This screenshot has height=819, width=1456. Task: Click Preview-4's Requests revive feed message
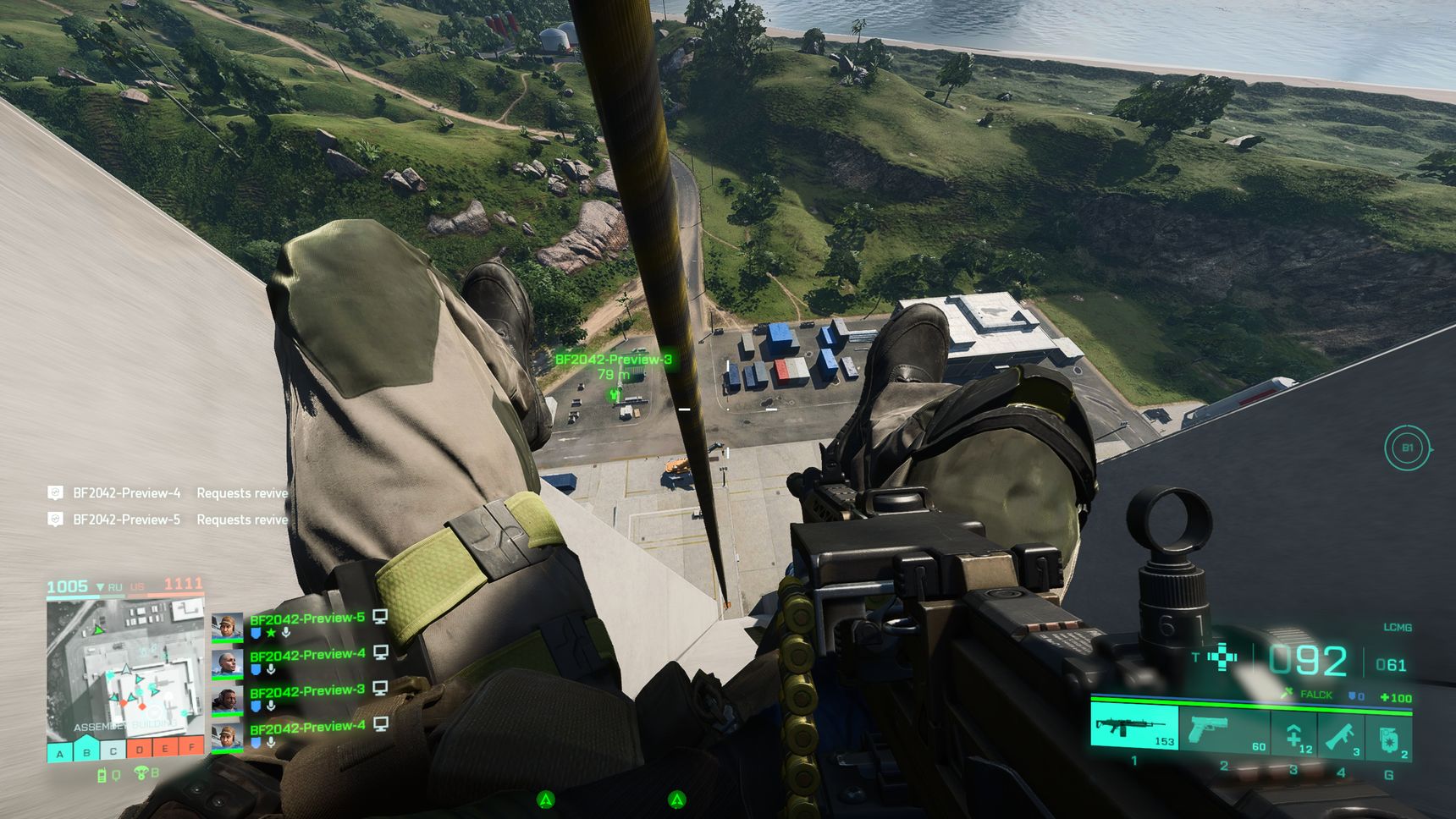click(168, 493)
